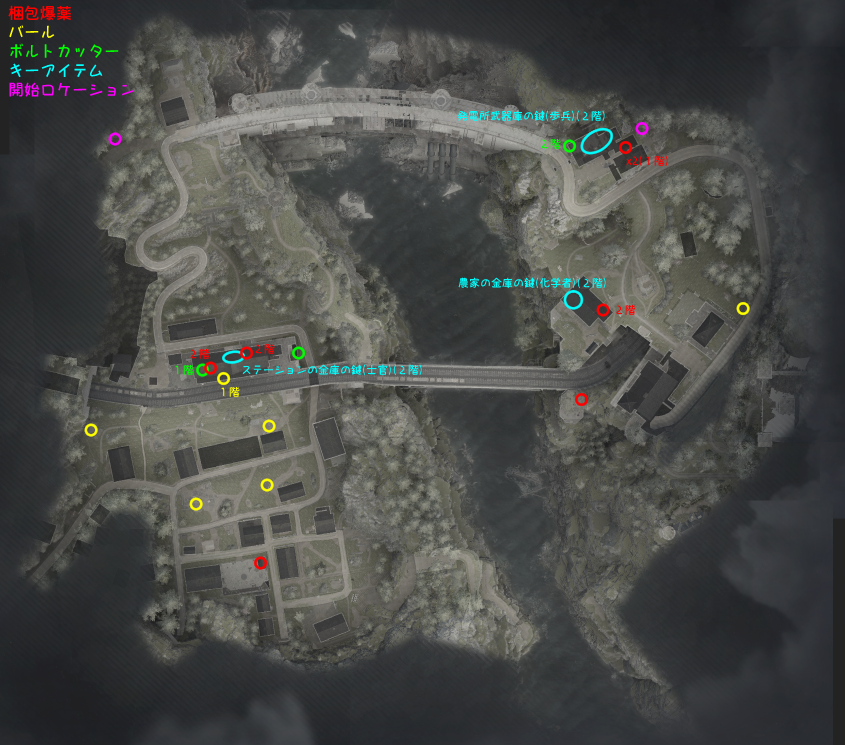The width and height of the screenshot is (845, 745).
Task: Click the red marker below the bridge's east end
Action: pos(581,399)
